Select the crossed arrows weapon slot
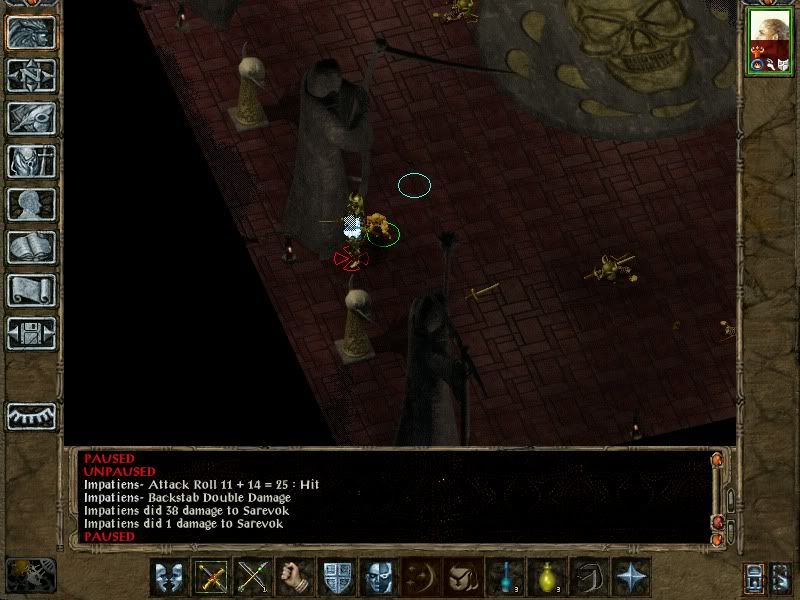Viewport: 800px width, 600px height. tap(254, 577)
